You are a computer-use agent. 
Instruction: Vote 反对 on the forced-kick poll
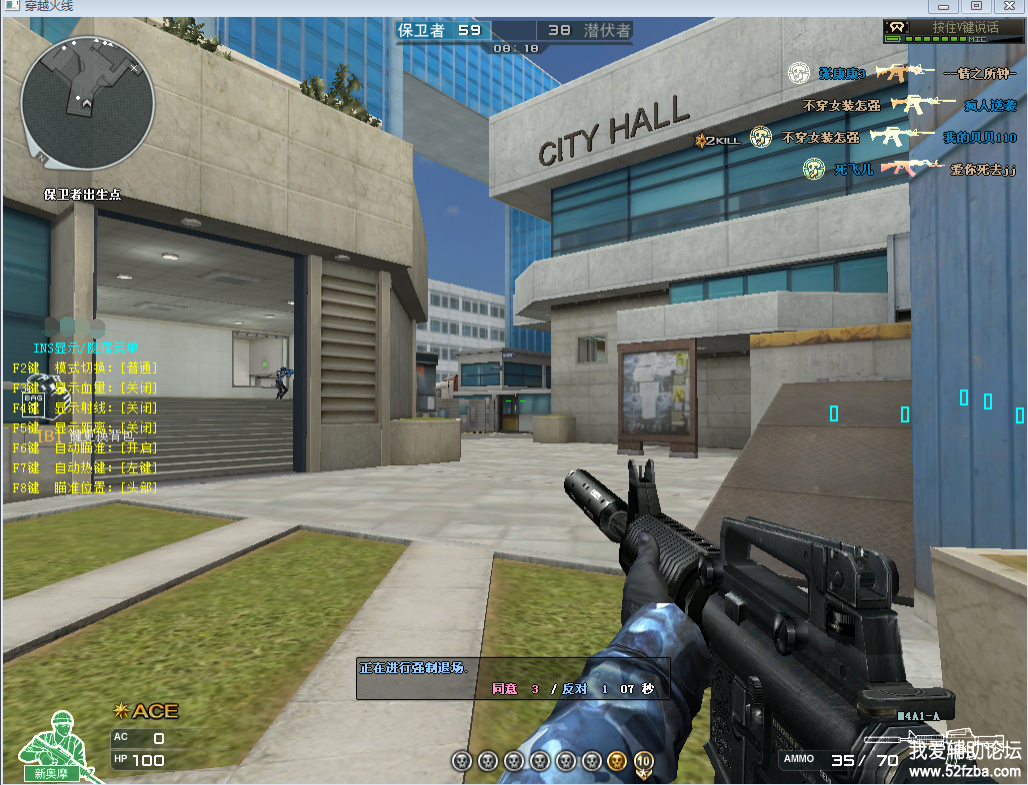click(574, 689)
